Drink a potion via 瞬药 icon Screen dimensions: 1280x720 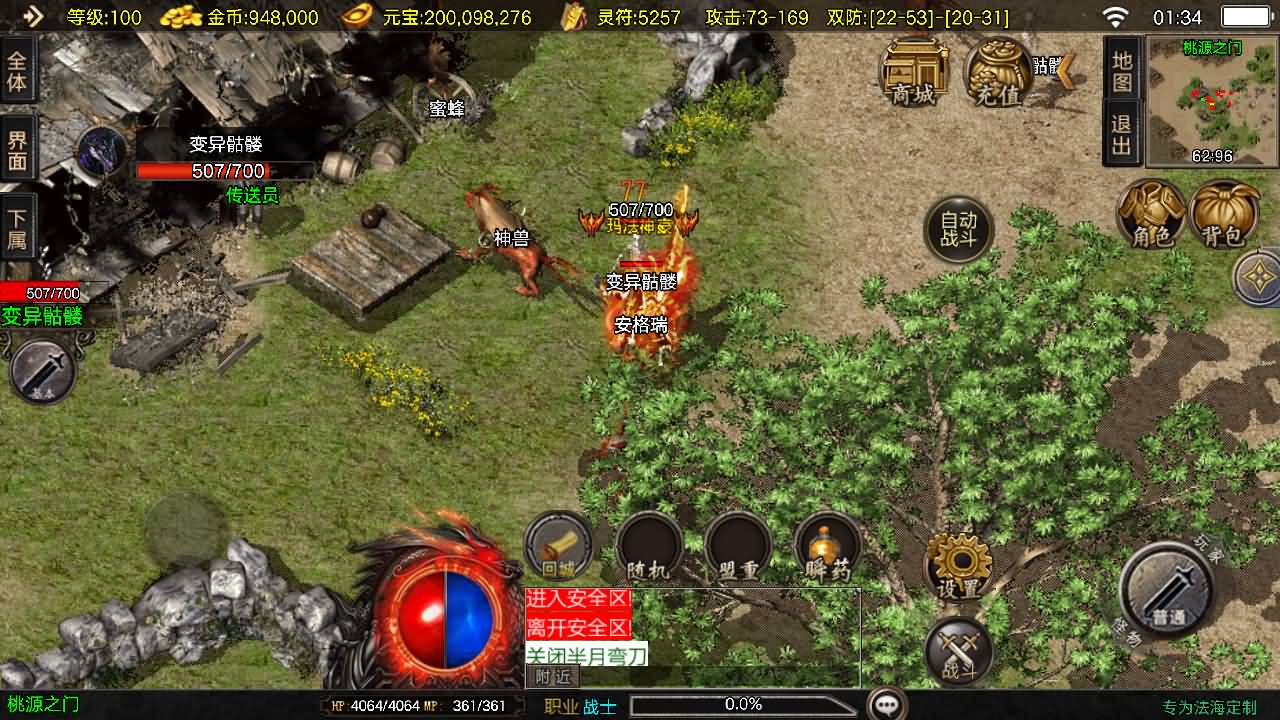[826, 545]
